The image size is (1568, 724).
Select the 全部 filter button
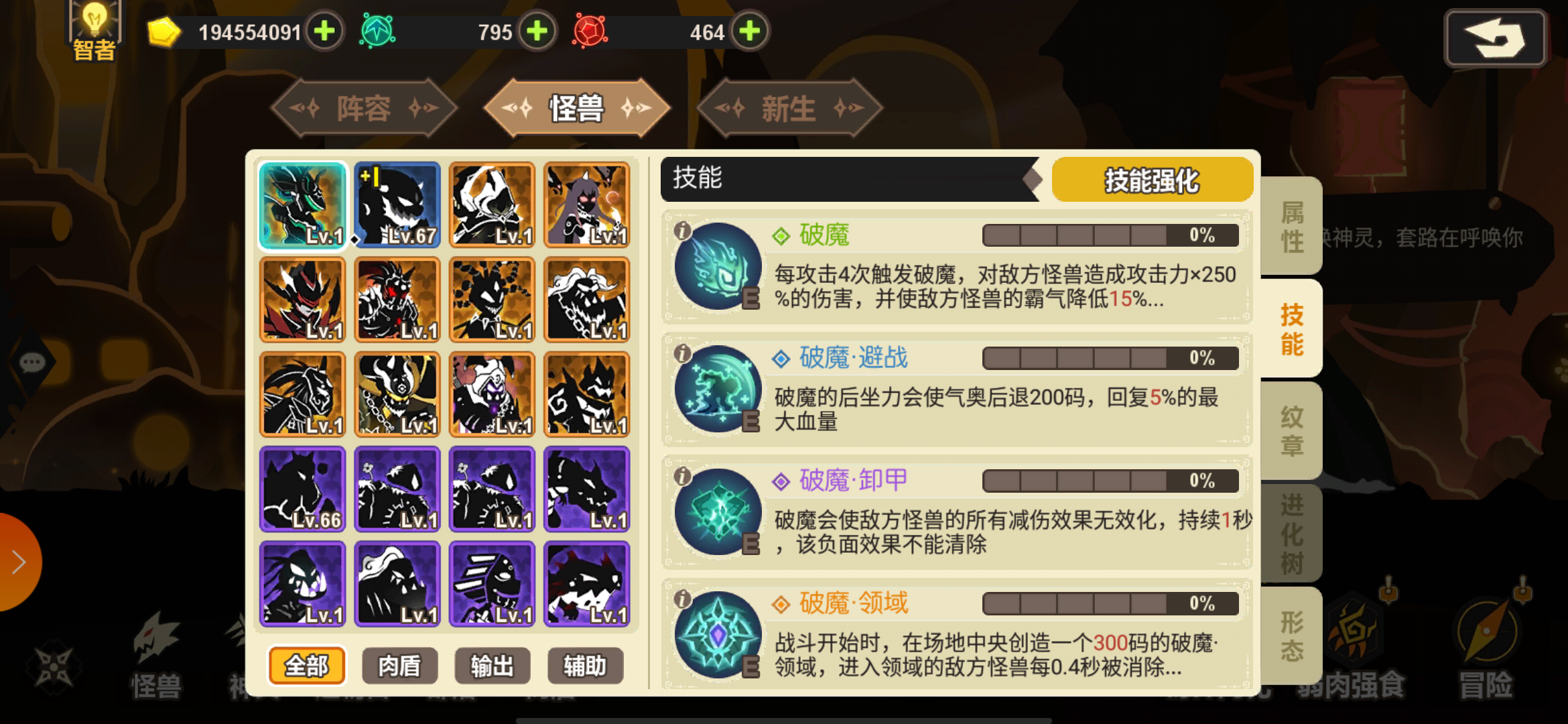pyautogui.click(x=307, y=666)
